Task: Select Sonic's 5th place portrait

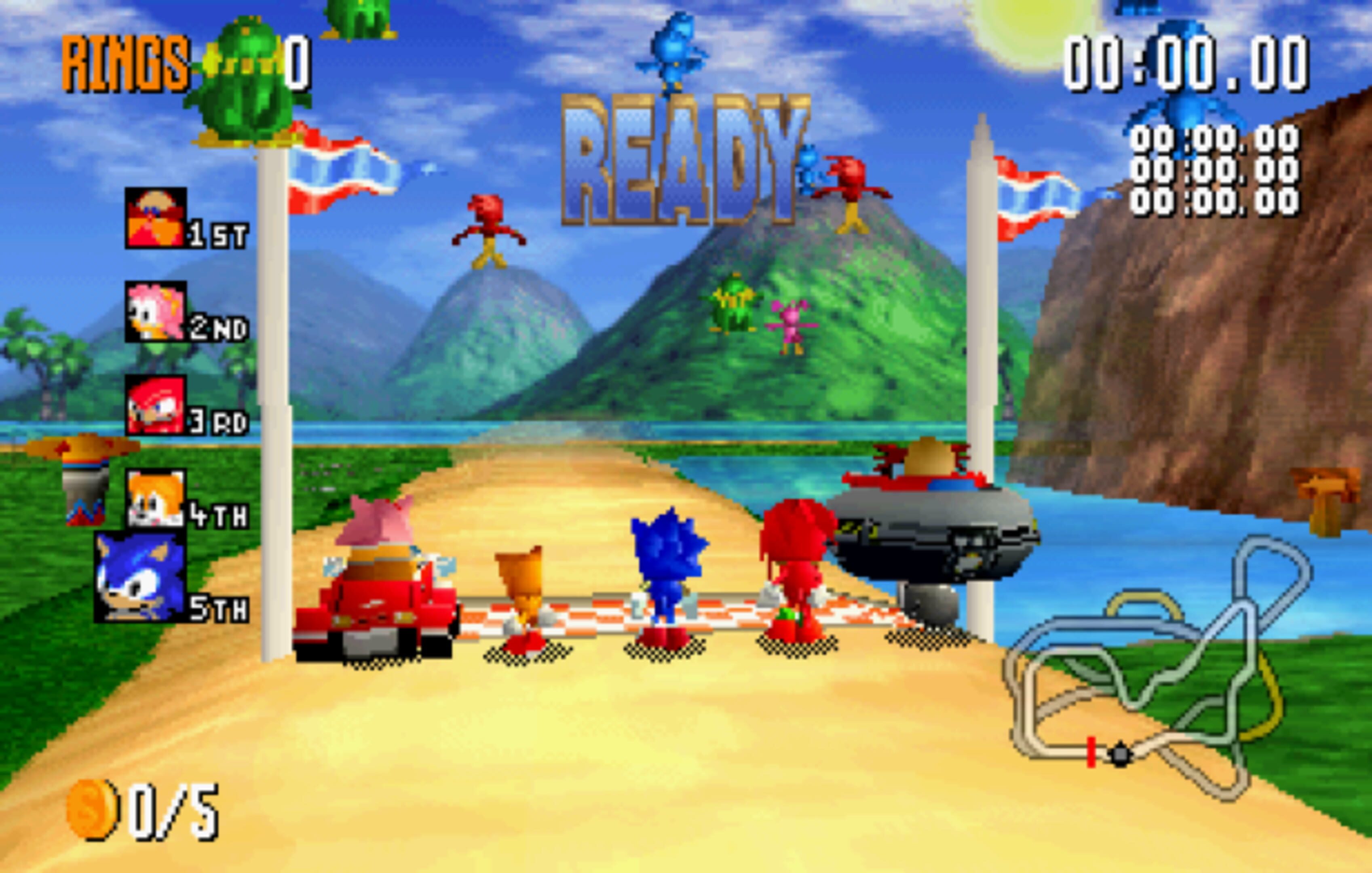Action: pos(140,576)
